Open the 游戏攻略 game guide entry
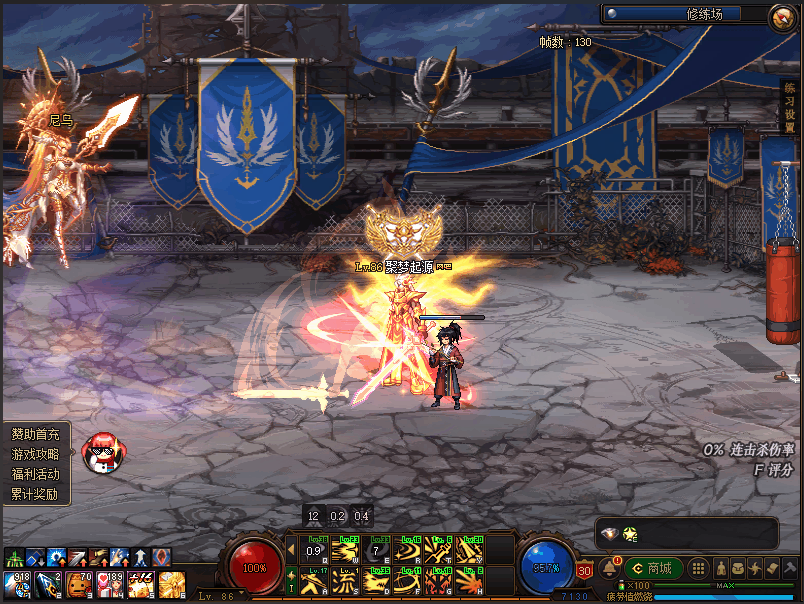The width and height of the screenshot is (804, 604). pyautogui.click(x=36, y=454)
